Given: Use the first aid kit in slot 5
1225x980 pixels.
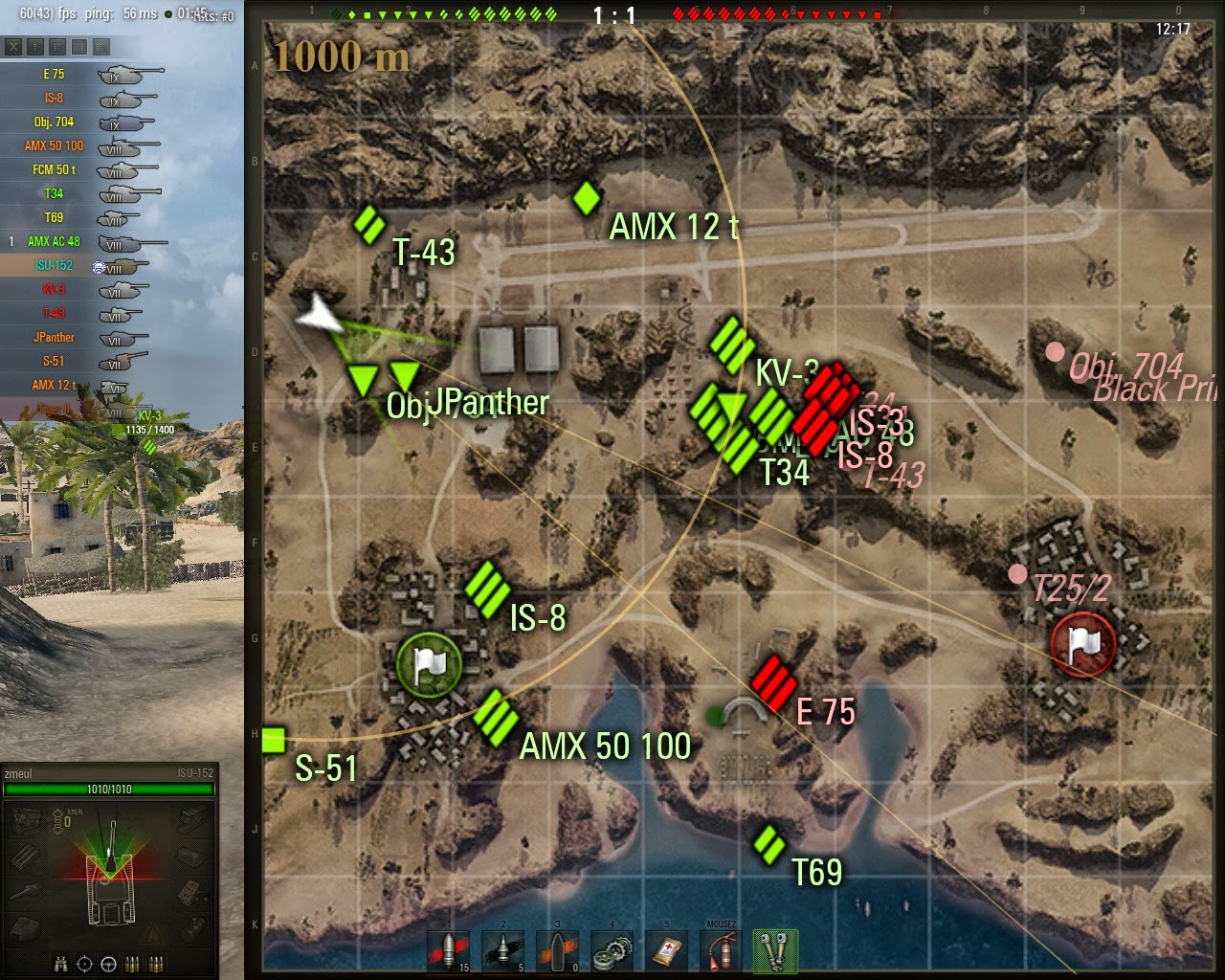Looking at the screenshot, I should click(667, 952).
